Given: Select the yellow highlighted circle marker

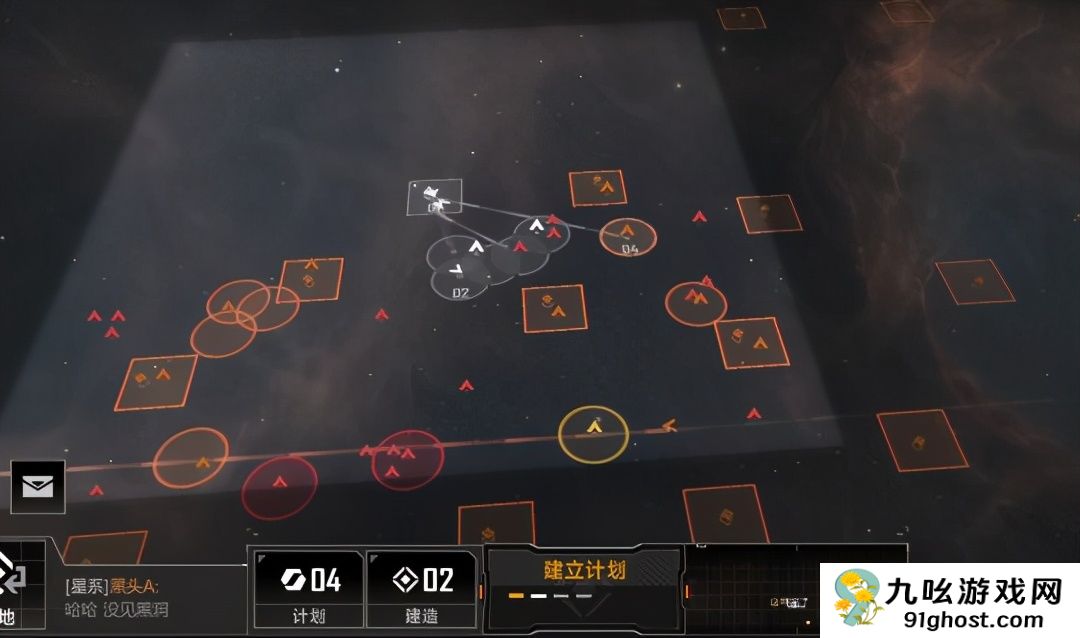Looking at the screenshot, I should click(x=593, y=433).
